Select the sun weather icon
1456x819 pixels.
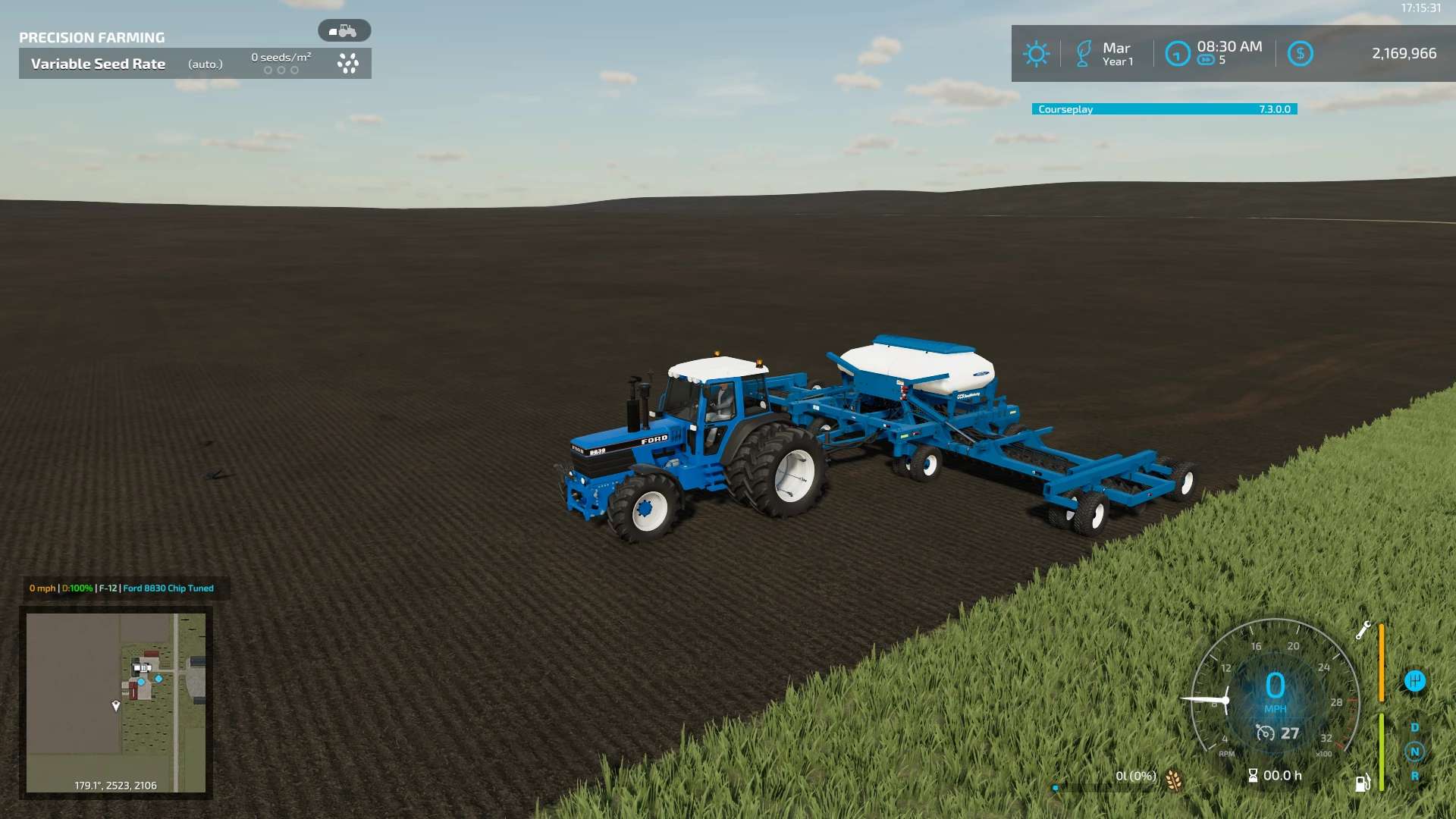[1037, 53]
